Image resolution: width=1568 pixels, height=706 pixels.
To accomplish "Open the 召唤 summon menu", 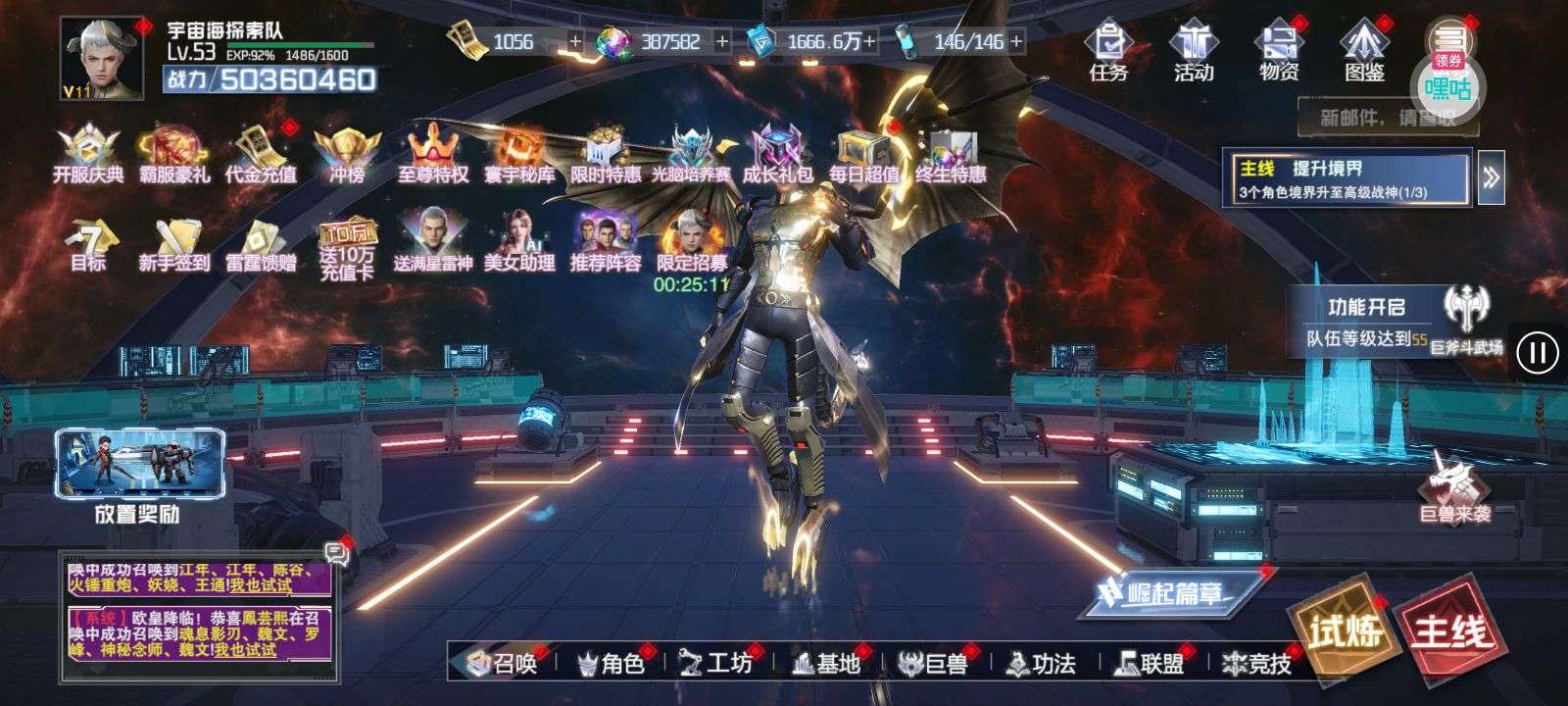I will coord(504,664).
